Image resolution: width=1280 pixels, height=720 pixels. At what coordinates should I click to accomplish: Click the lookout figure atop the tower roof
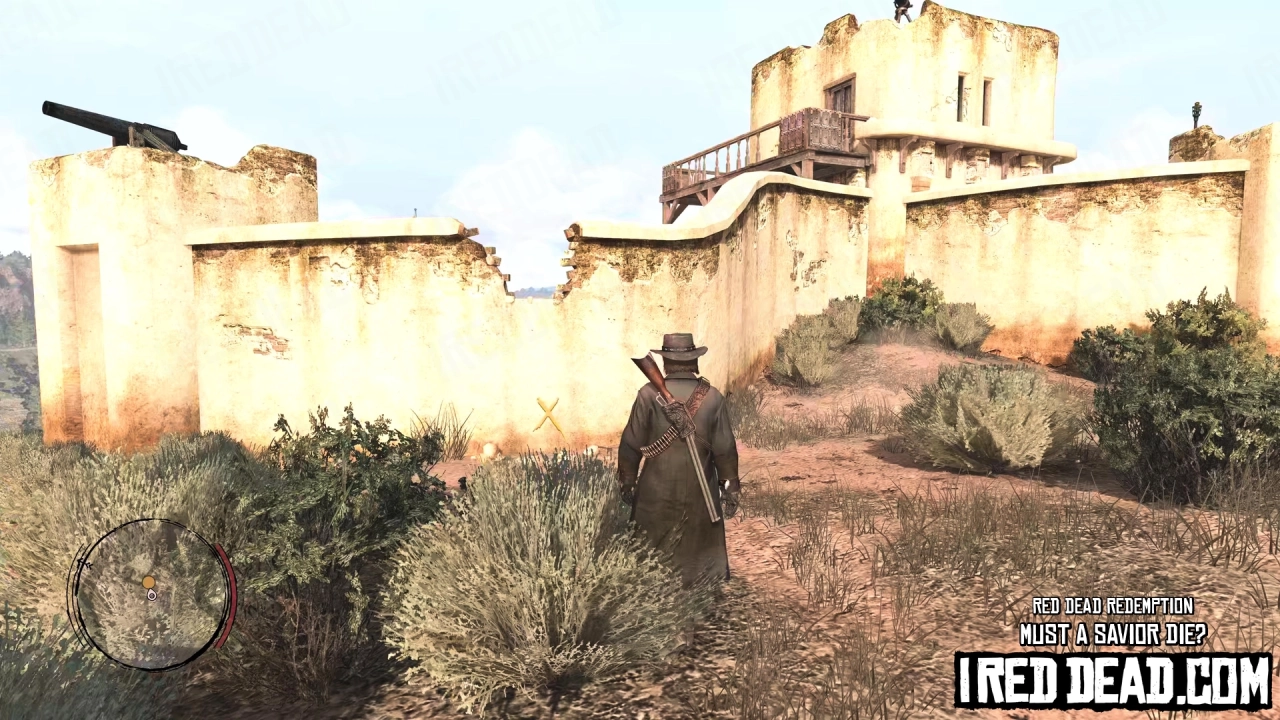(x=900, y=10)
